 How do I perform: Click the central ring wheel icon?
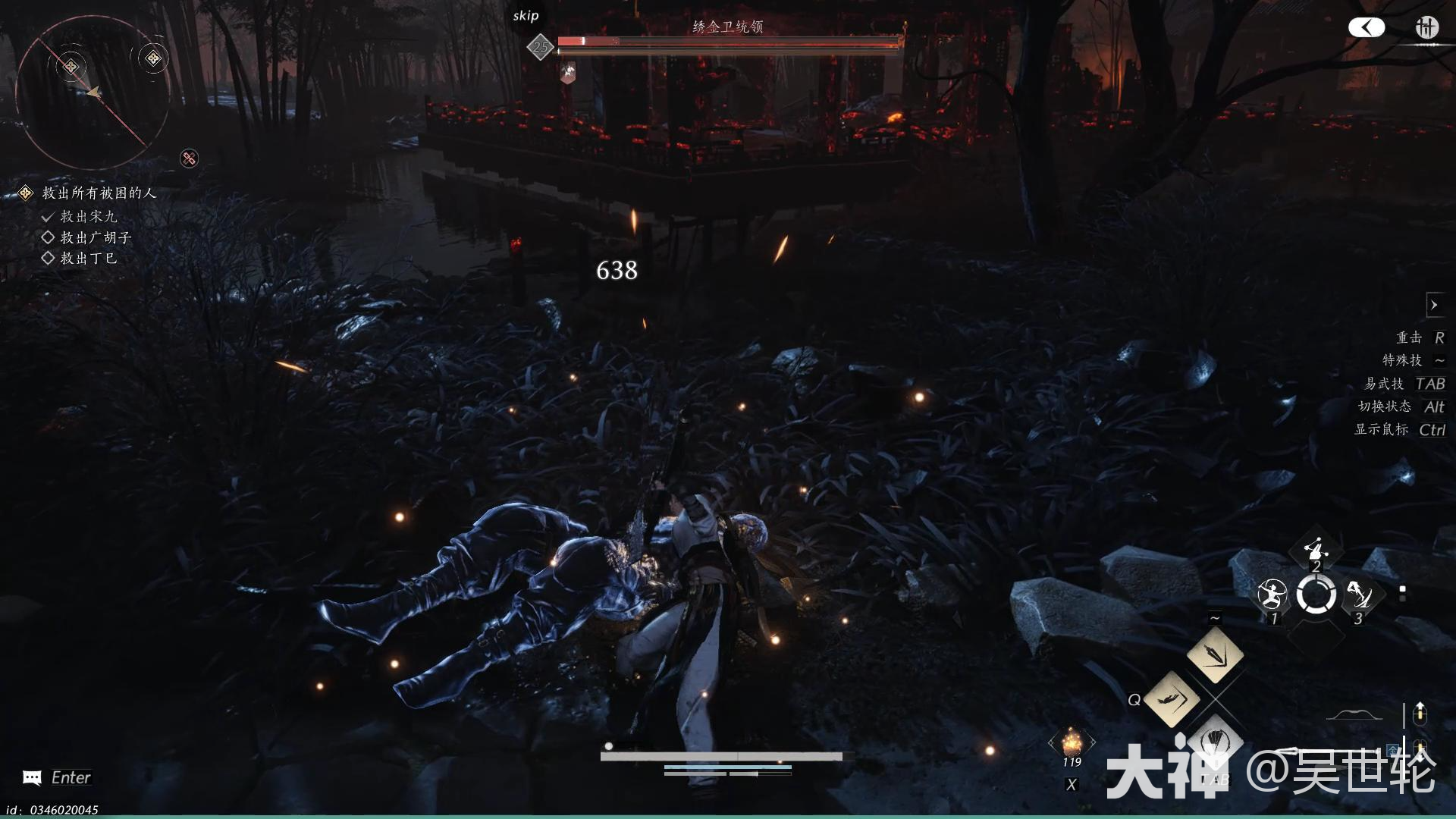(x=1316, y=595)
